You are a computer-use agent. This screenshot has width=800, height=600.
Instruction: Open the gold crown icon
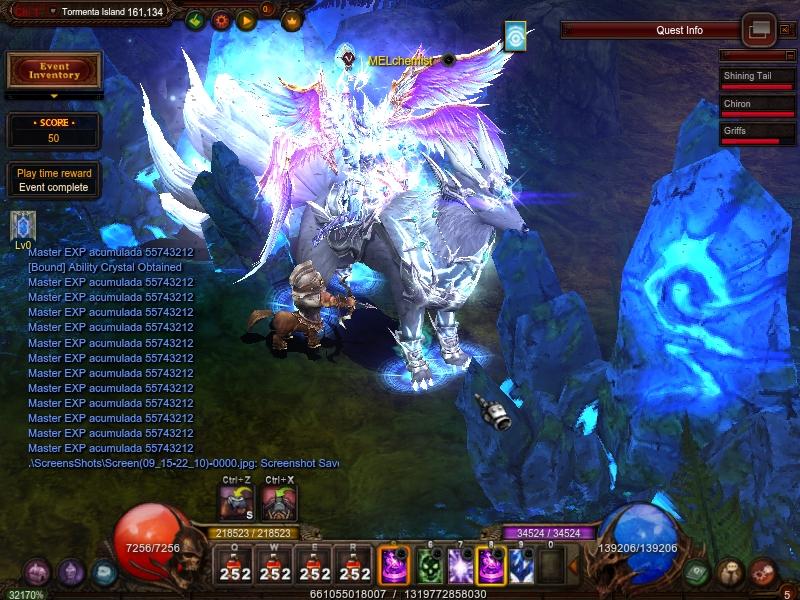click(292, 20)
